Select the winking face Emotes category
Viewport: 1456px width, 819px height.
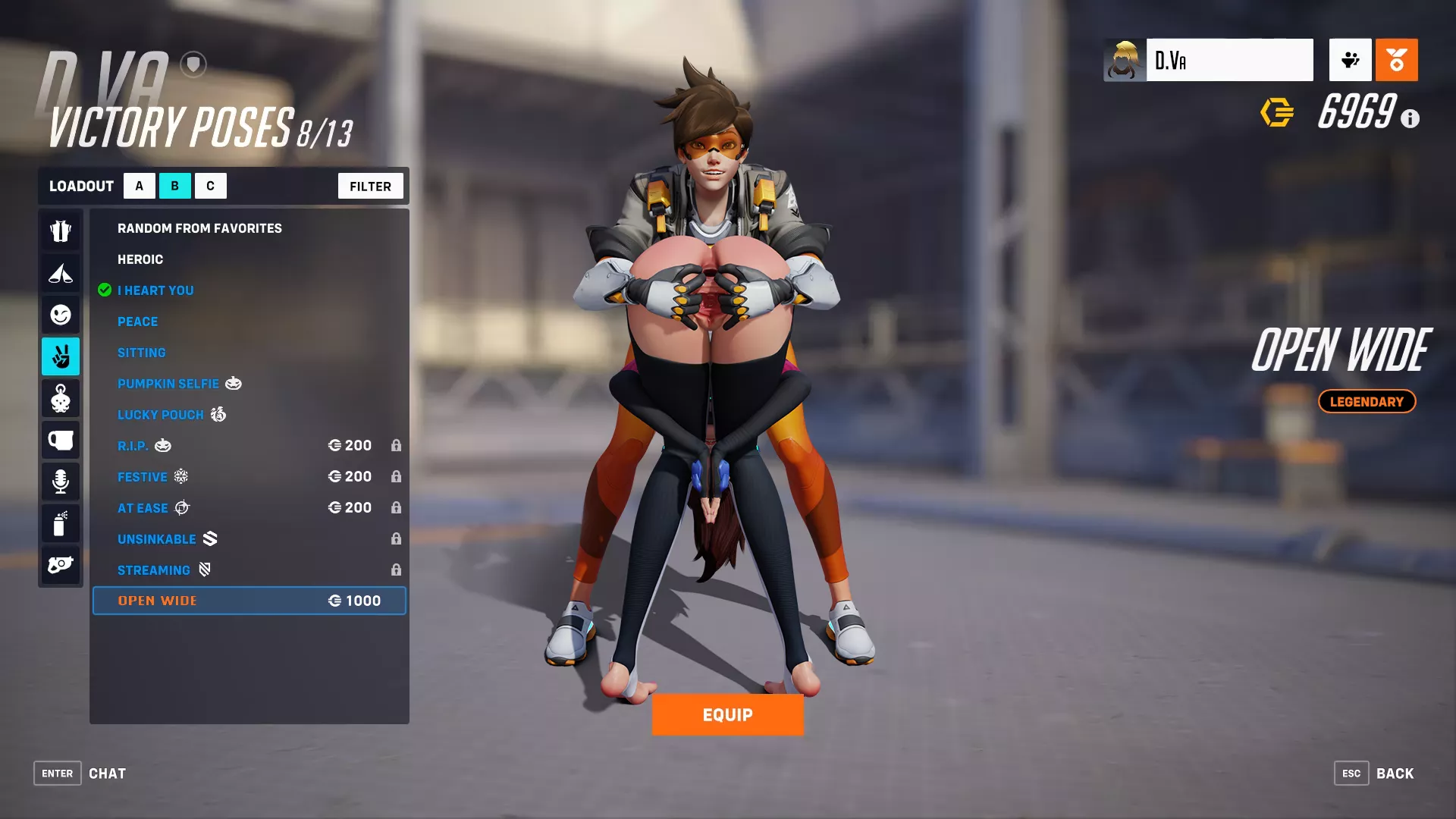tap(61, 315)
